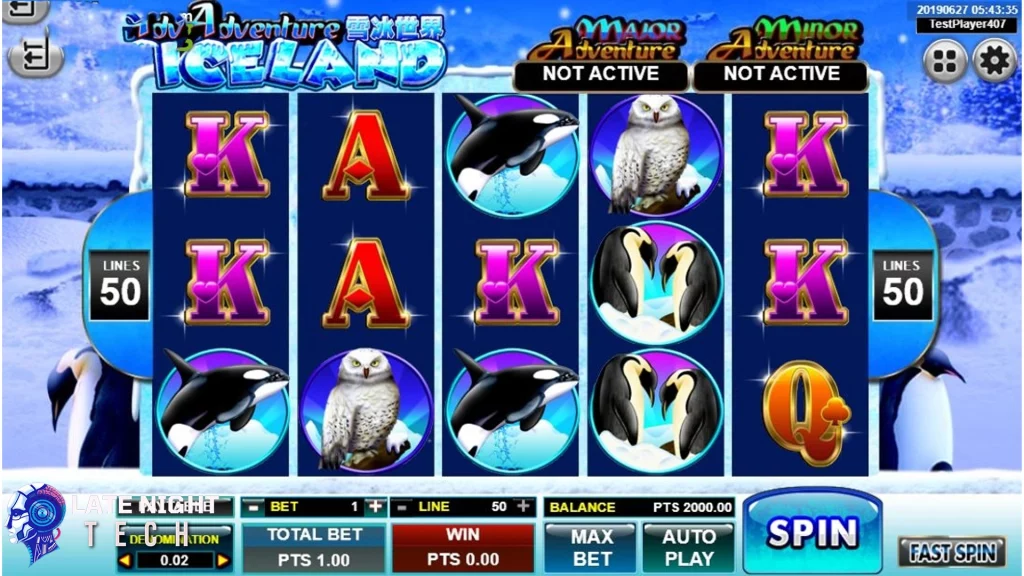Image resolution: width=1024 pixels, height=576 pixels.
Task: Click the exit arrow button
Action: [34, 55]
